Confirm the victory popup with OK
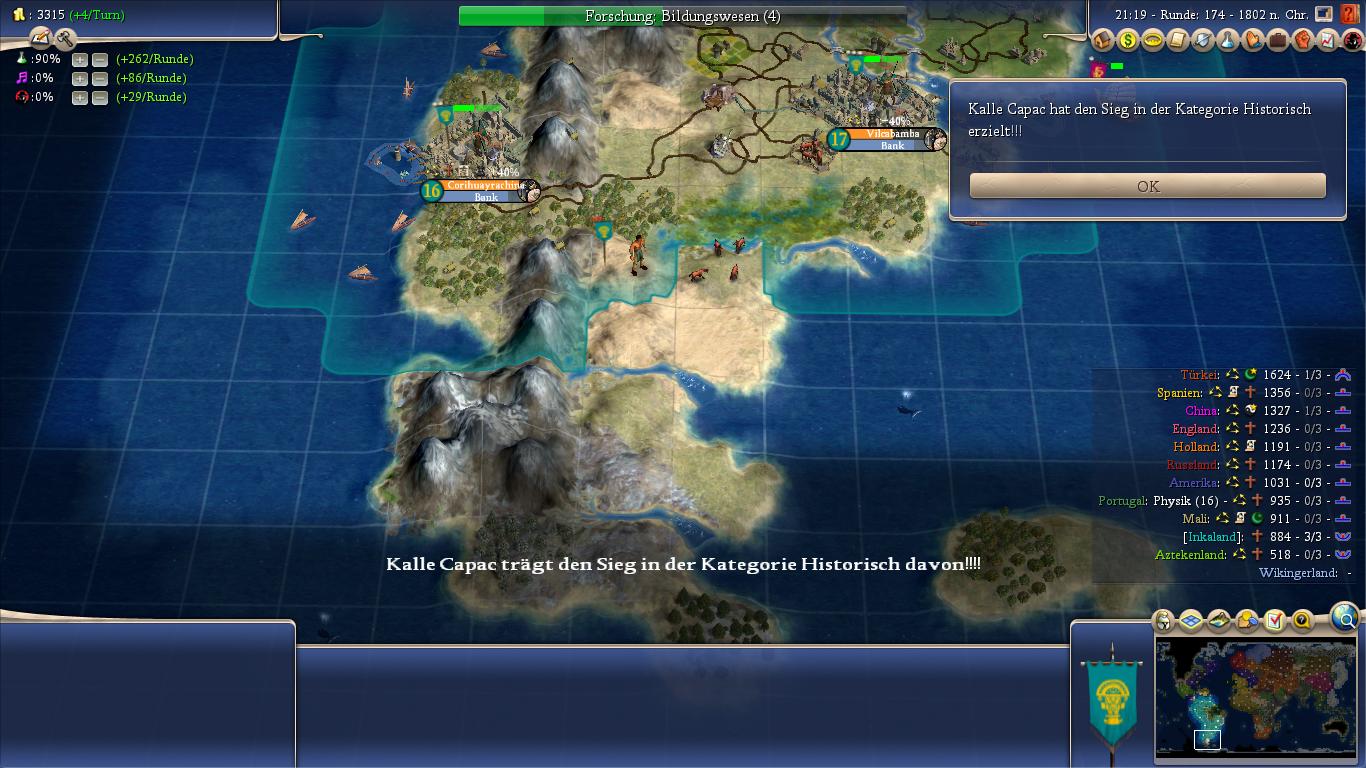 [1147, 186]
